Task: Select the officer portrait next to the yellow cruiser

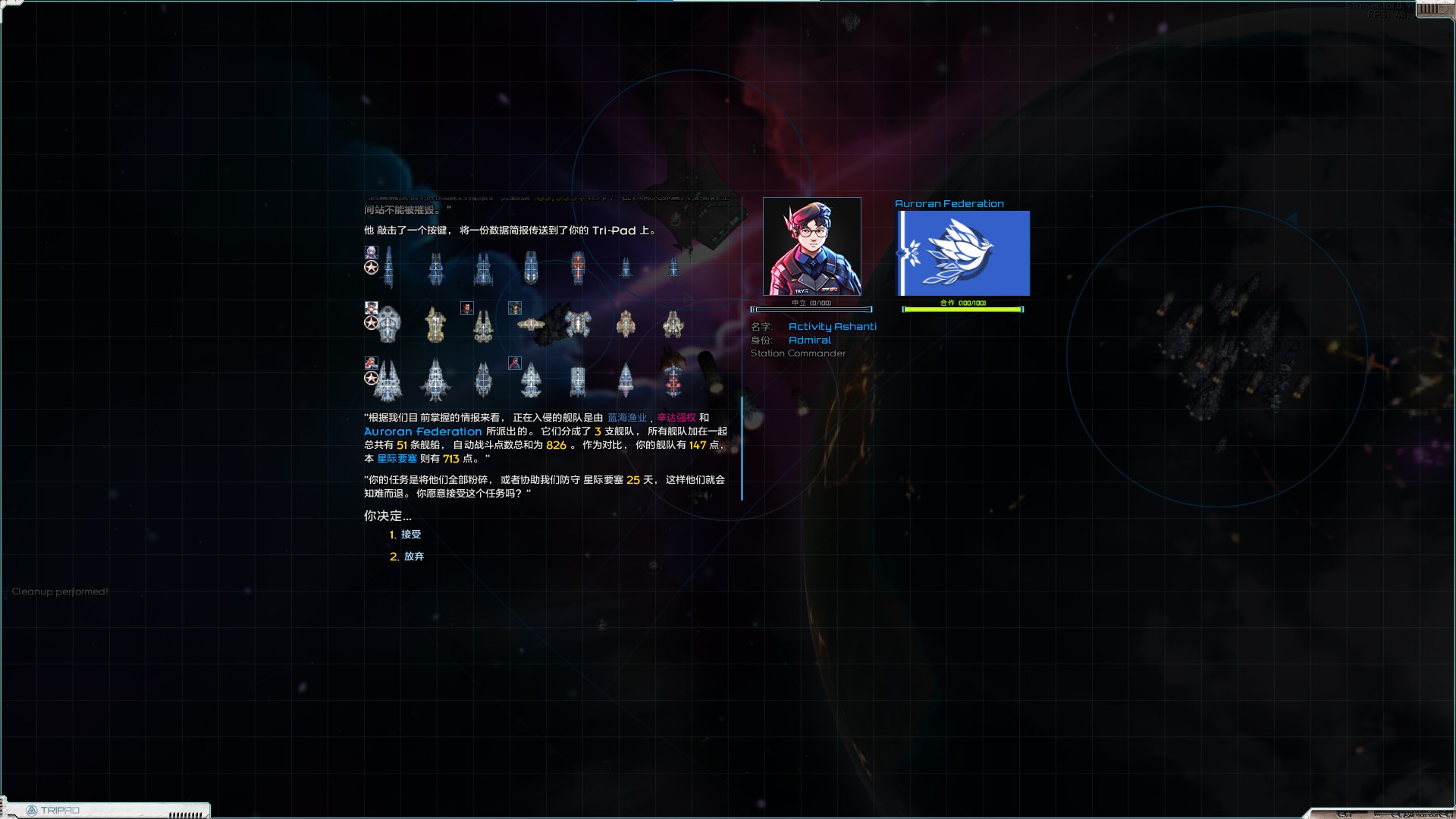Action: click(x=466, y=308)
